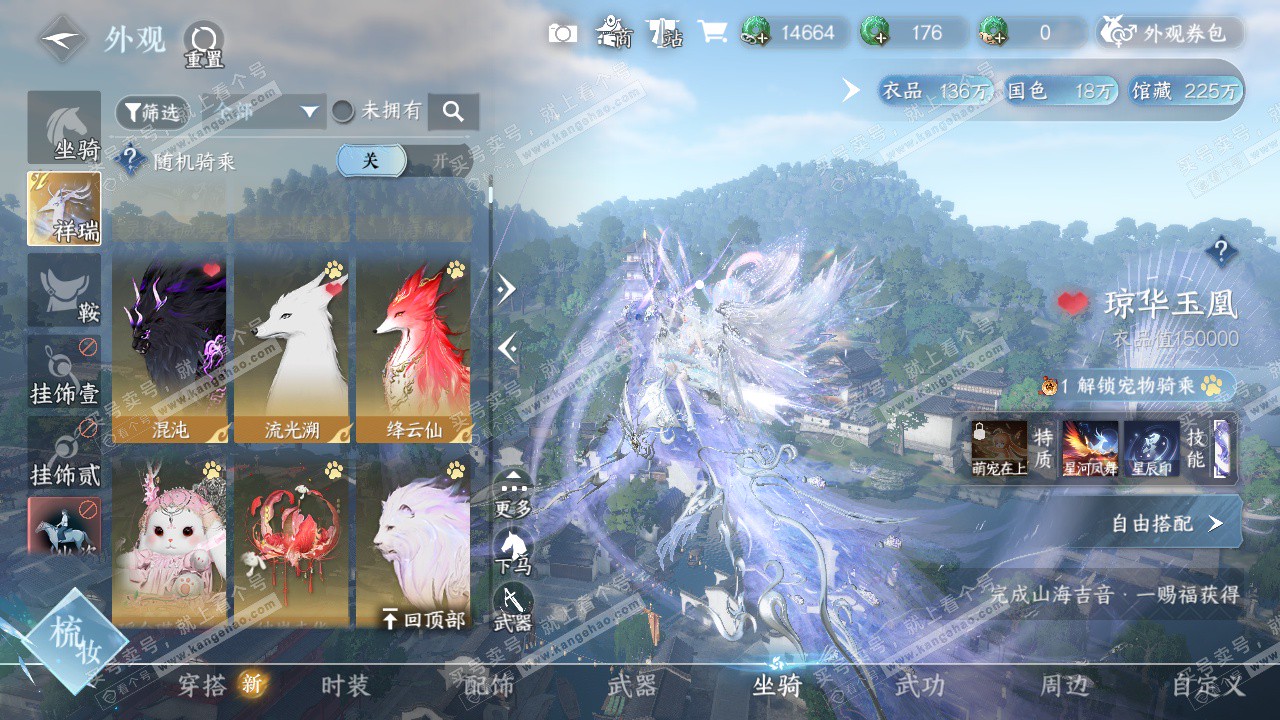Open the 自由搭配 free matching panel
This screenshot has width=1280, height=720.
click(1166, 523)
